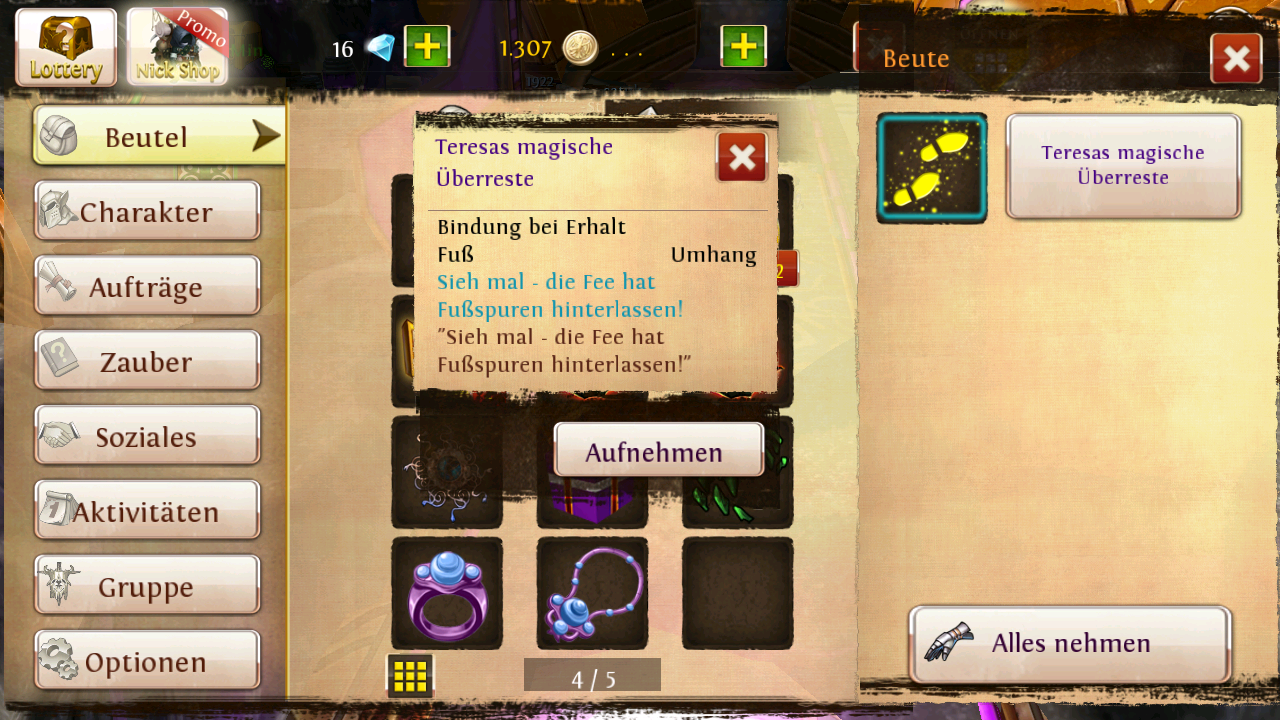Select the purple ring inventory slot
1280x720 pixels.
tap(447, 593)
